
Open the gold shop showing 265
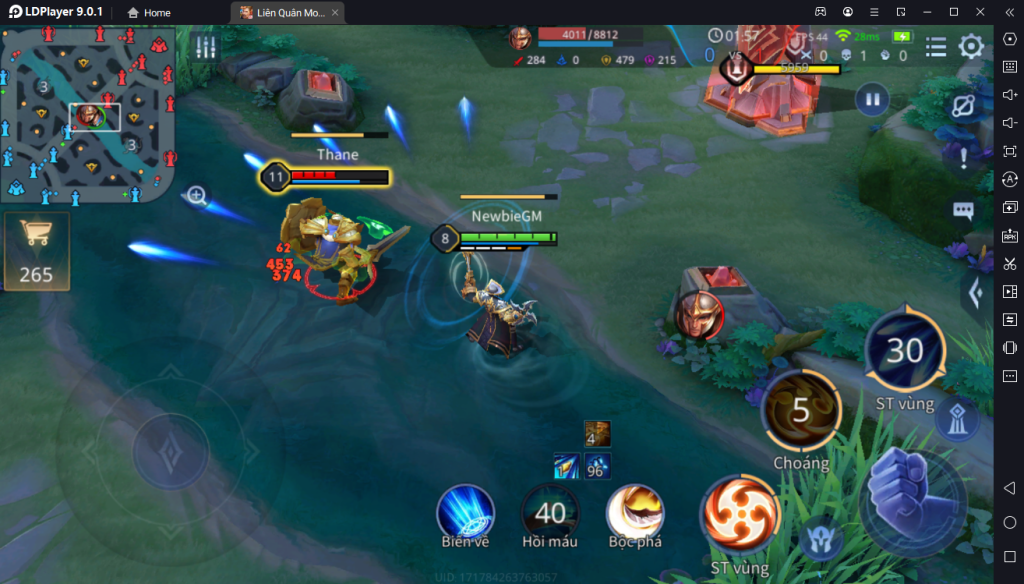(x=36, y=250)
